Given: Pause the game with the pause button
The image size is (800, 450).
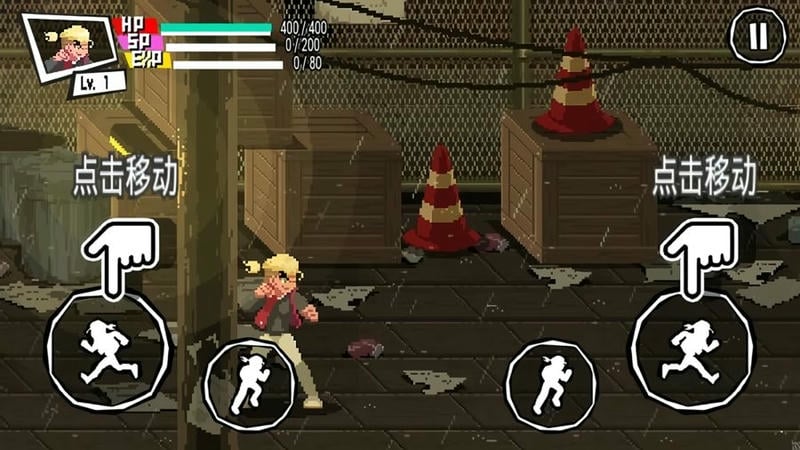Looking at the screenshot, I should pyautogui.click(x=757, y=37).
